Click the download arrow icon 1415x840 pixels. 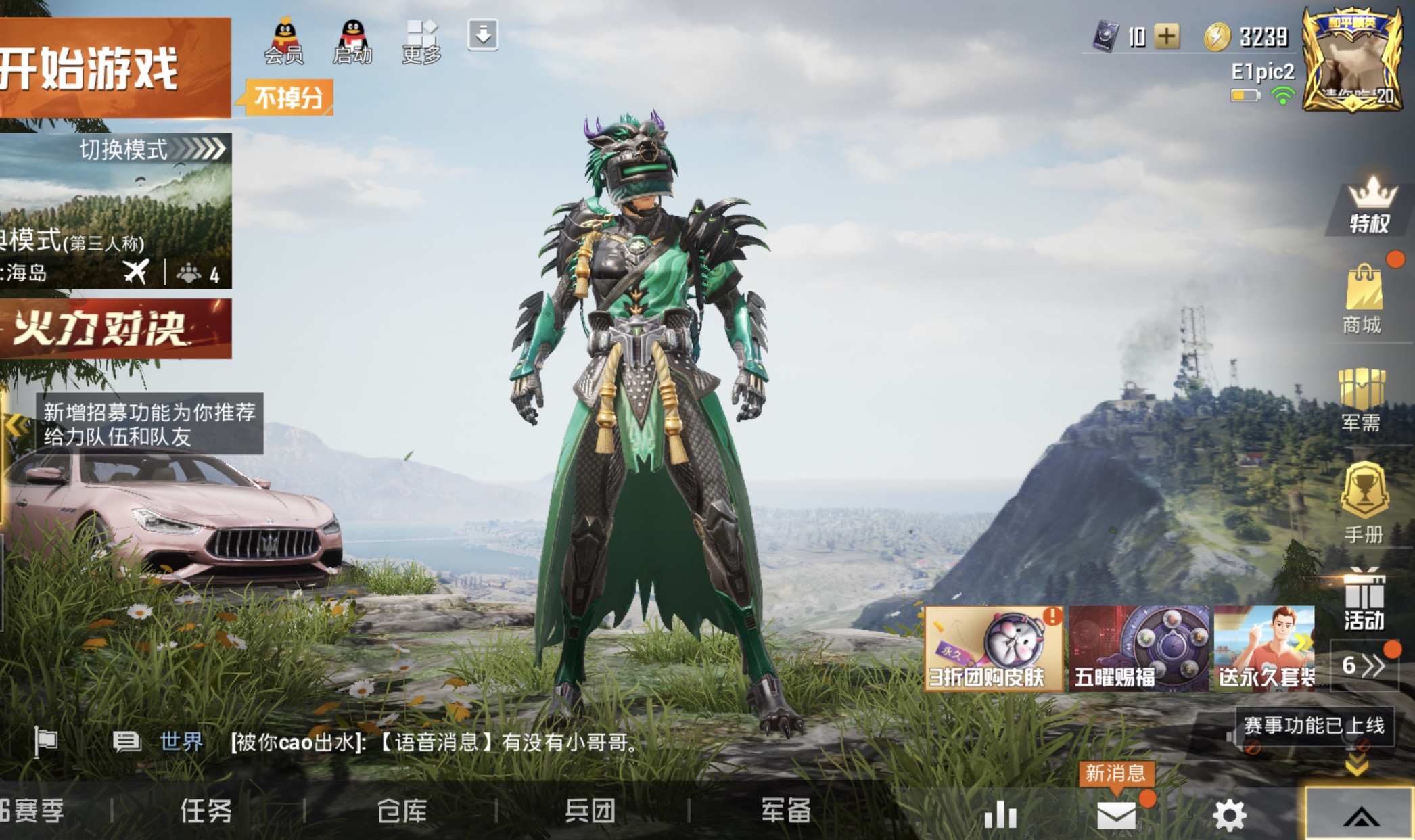[483, 34]
